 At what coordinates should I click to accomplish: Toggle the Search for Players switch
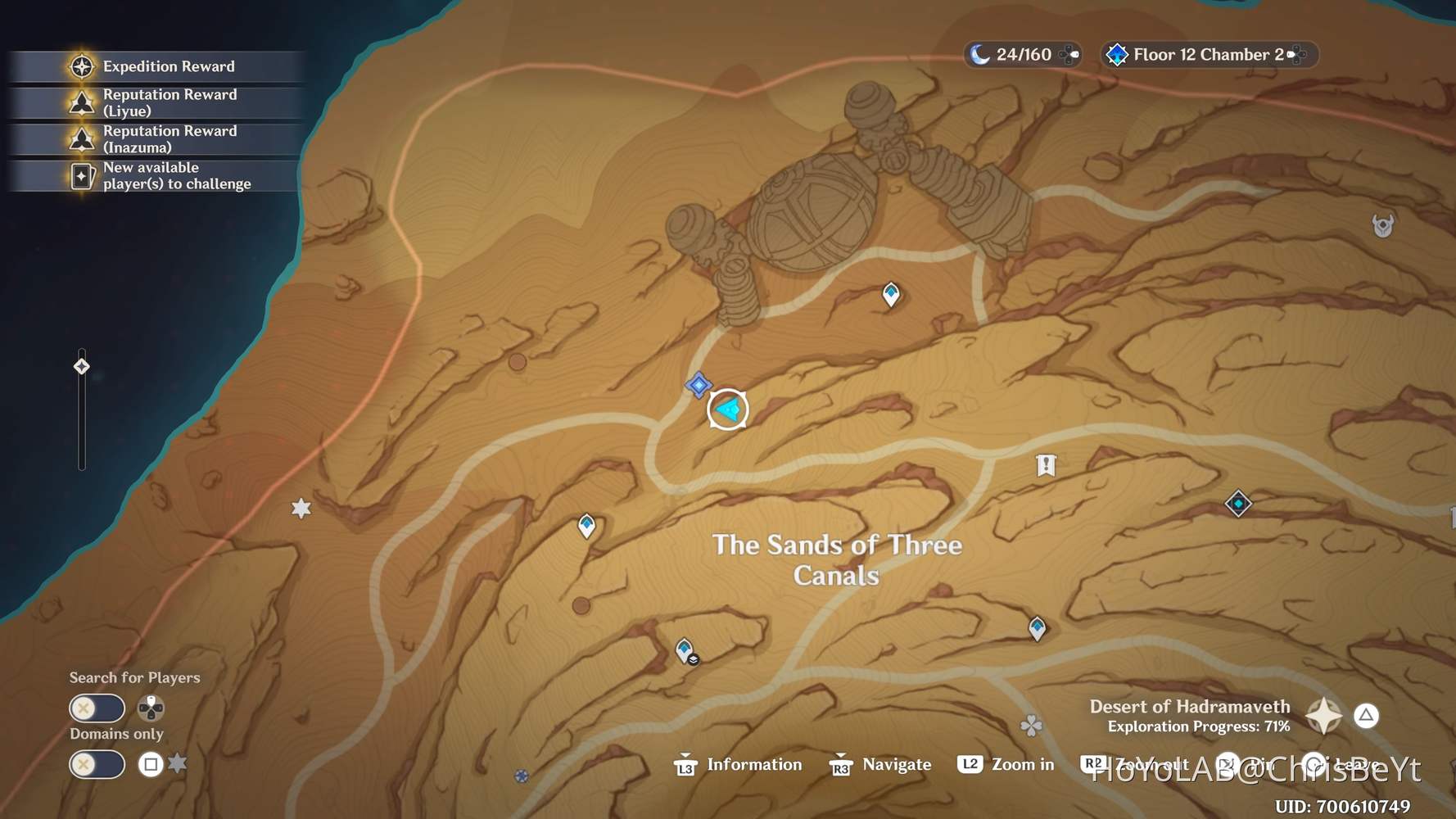(97, 708)
